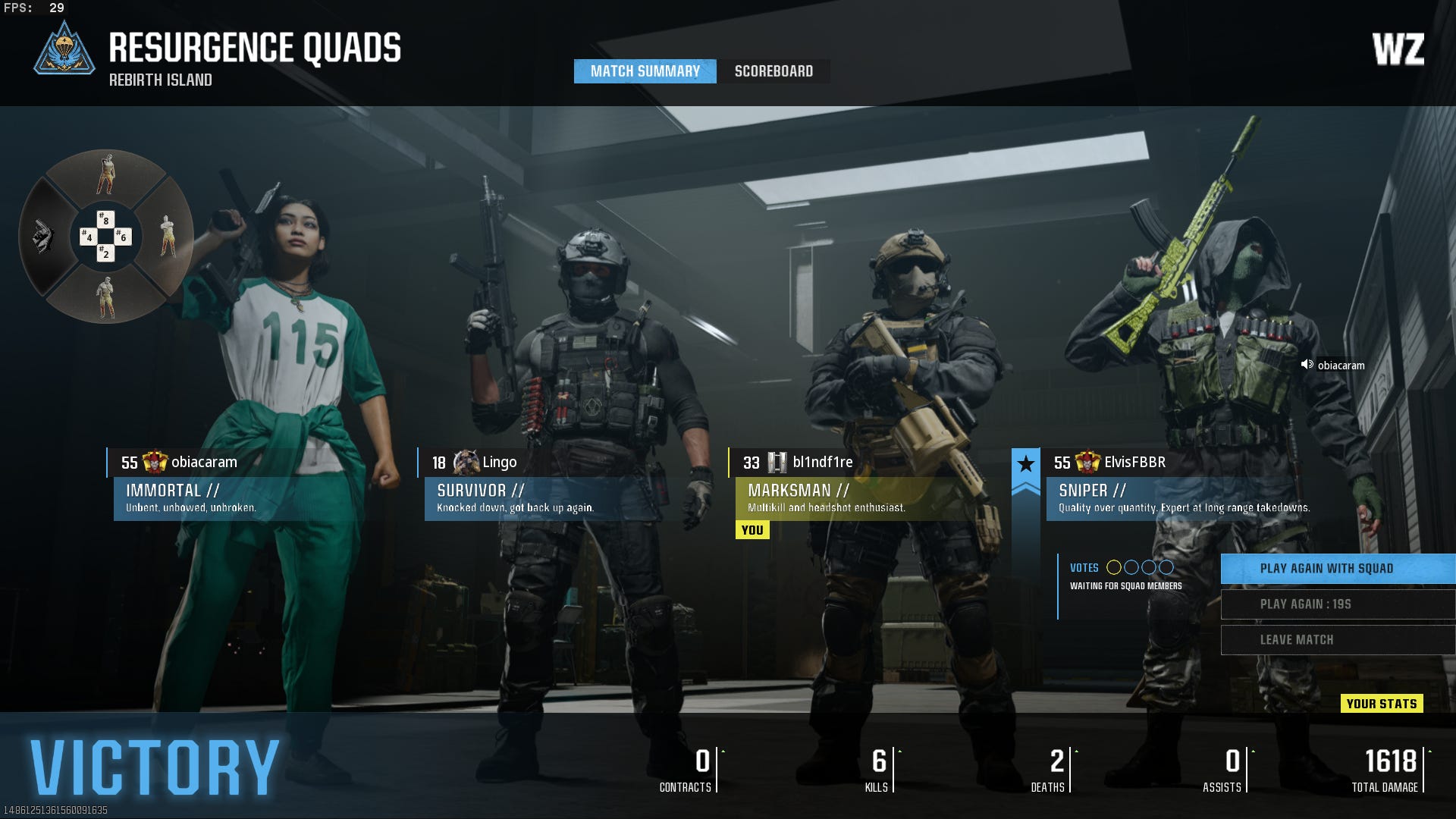Image resolution: width=1456 pixels, height=819 pixels.
Task: Choose Play Again With Squad
Action: click(1337, 569)
